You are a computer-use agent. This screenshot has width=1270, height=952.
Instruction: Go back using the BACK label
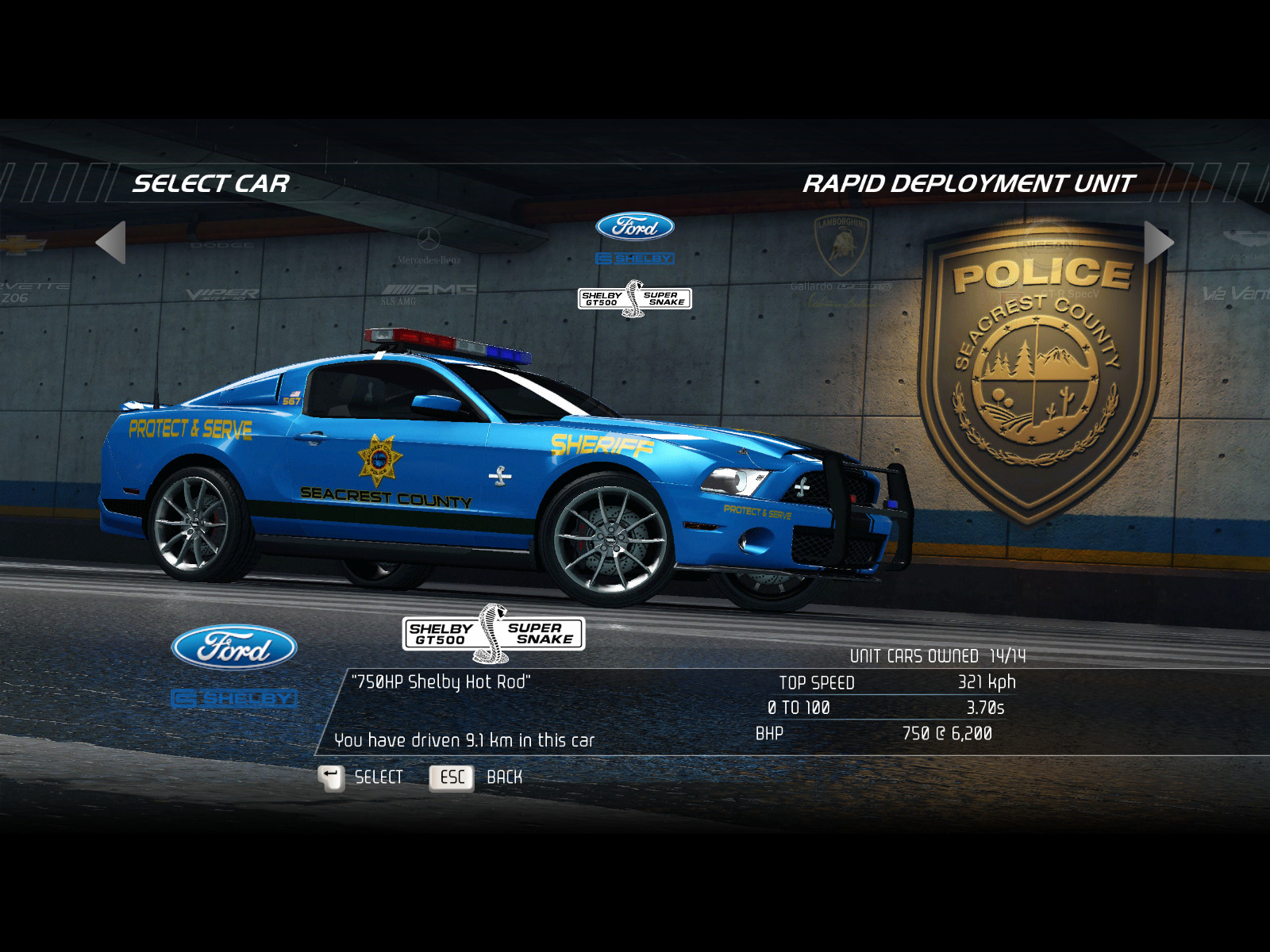pos(504,777)
